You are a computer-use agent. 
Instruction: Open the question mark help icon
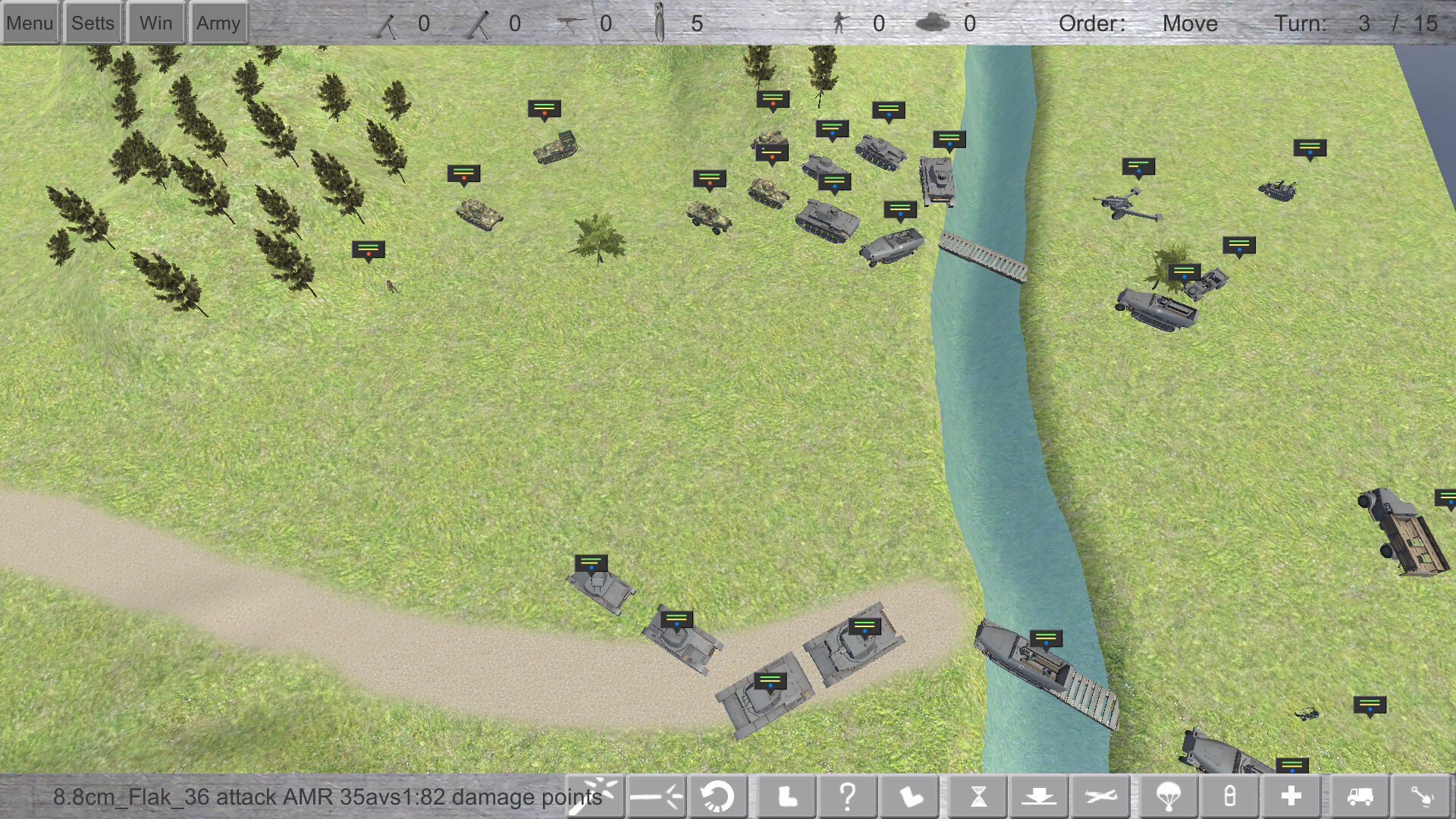pos(848,796)
